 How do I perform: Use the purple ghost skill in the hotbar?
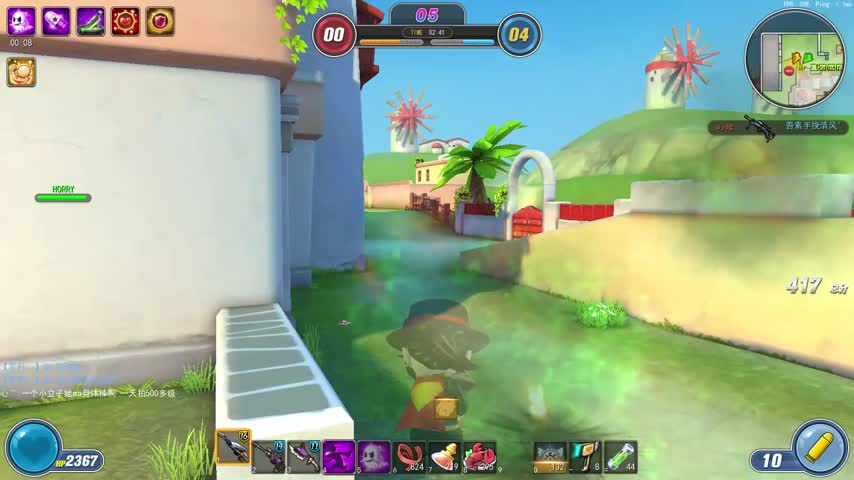(374, 456)
